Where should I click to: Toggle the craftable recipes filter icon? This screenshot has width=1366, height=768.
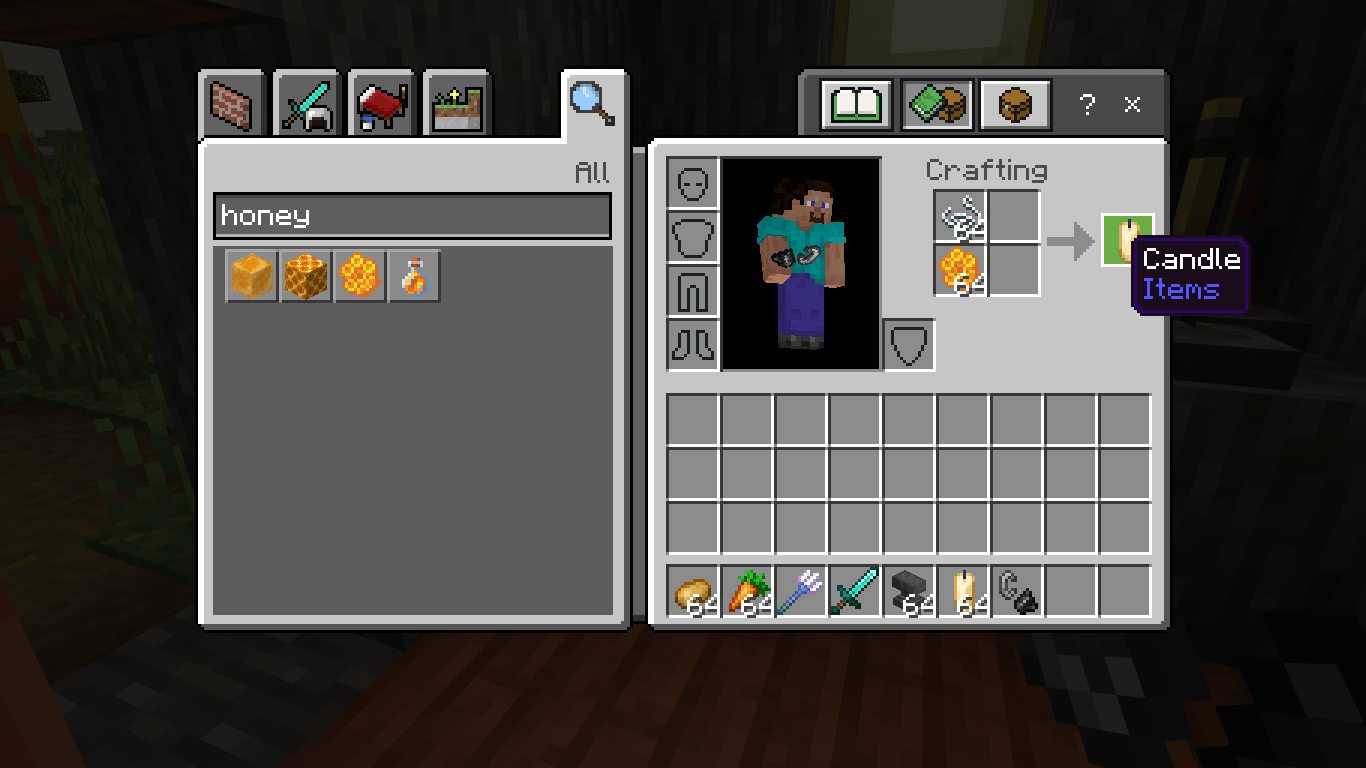(938, 103)
